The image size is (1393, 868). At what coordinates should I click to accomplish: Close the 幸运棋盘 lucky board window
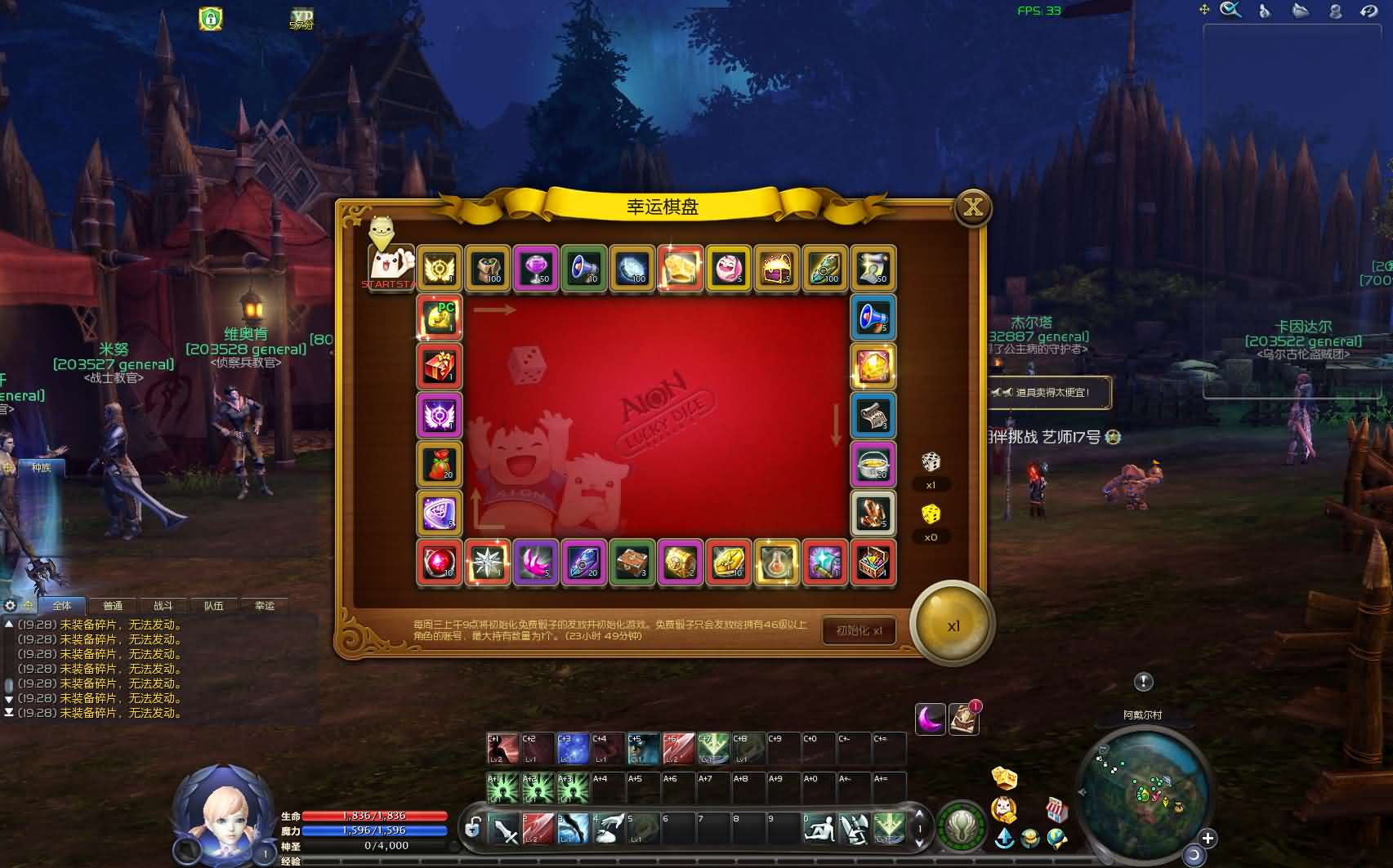coord(972,207)
